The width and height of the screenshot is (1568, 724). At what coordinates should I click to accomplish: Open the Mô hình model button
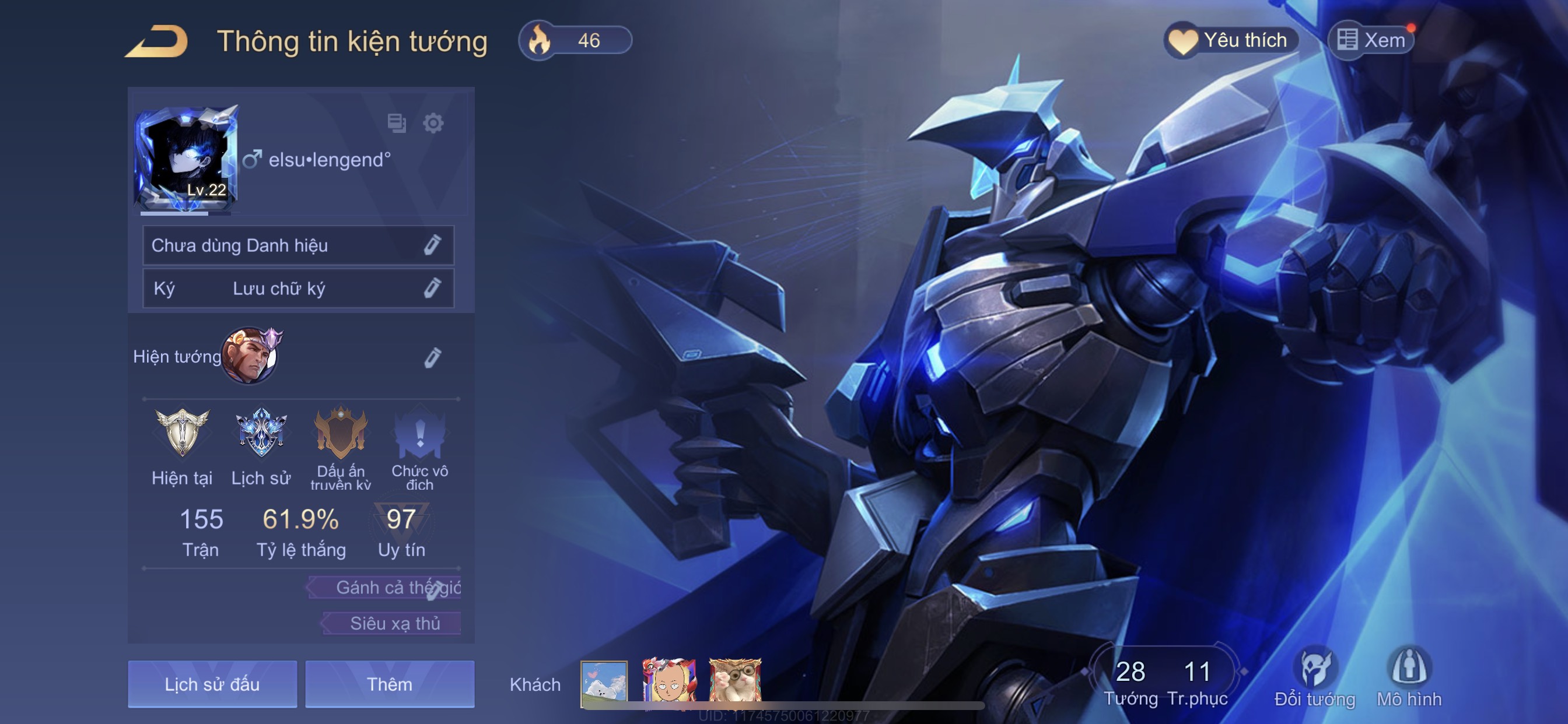pyautogui.click(x=1409, y=677)
